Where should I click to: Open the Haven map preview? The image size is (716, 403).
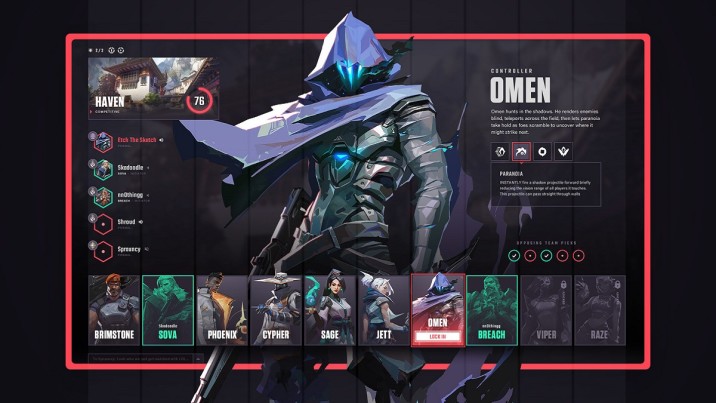click(150, 86)
